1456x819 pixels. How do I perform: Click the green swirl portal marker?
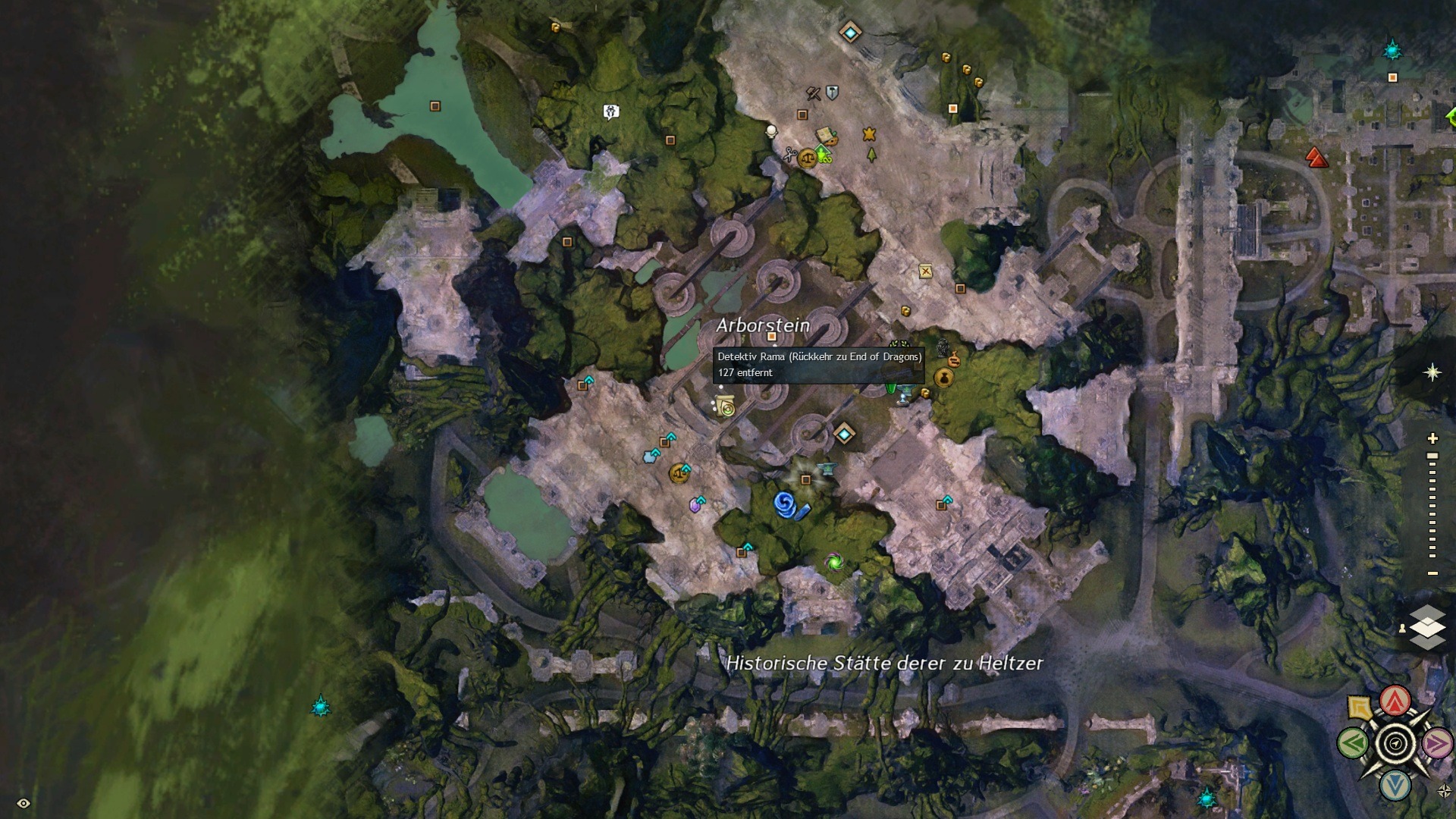click(835, 562)
